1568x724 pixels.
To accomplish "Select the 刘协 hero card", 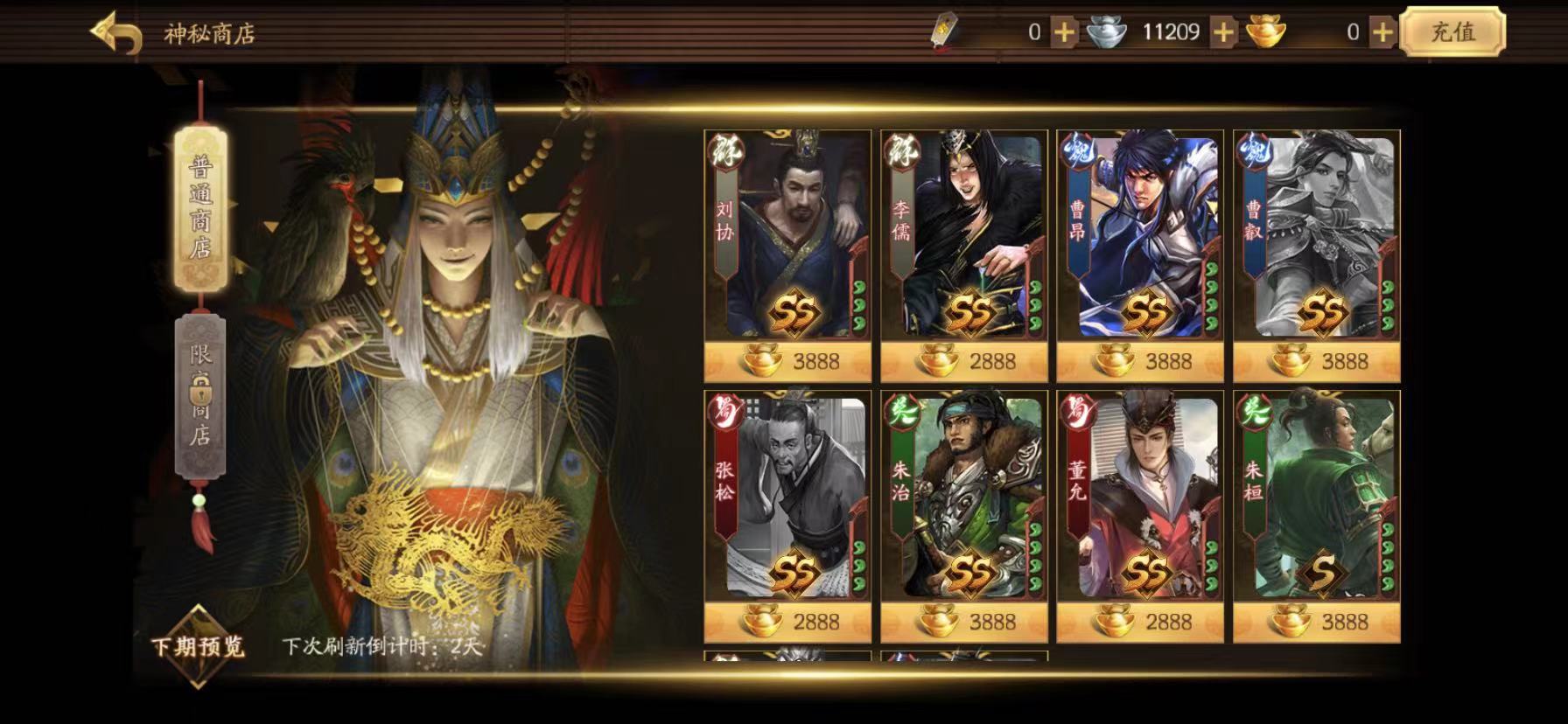I will 787,236.
